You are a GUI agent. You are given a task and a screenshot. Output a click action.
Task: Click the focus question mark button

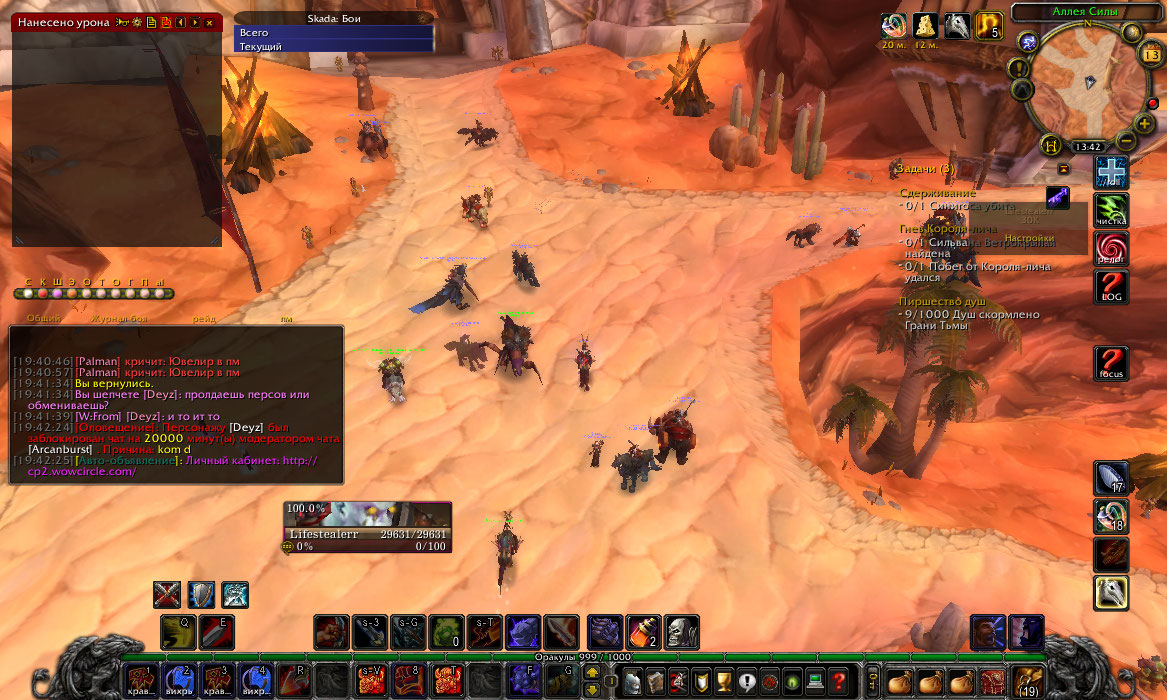(1111, 362)
